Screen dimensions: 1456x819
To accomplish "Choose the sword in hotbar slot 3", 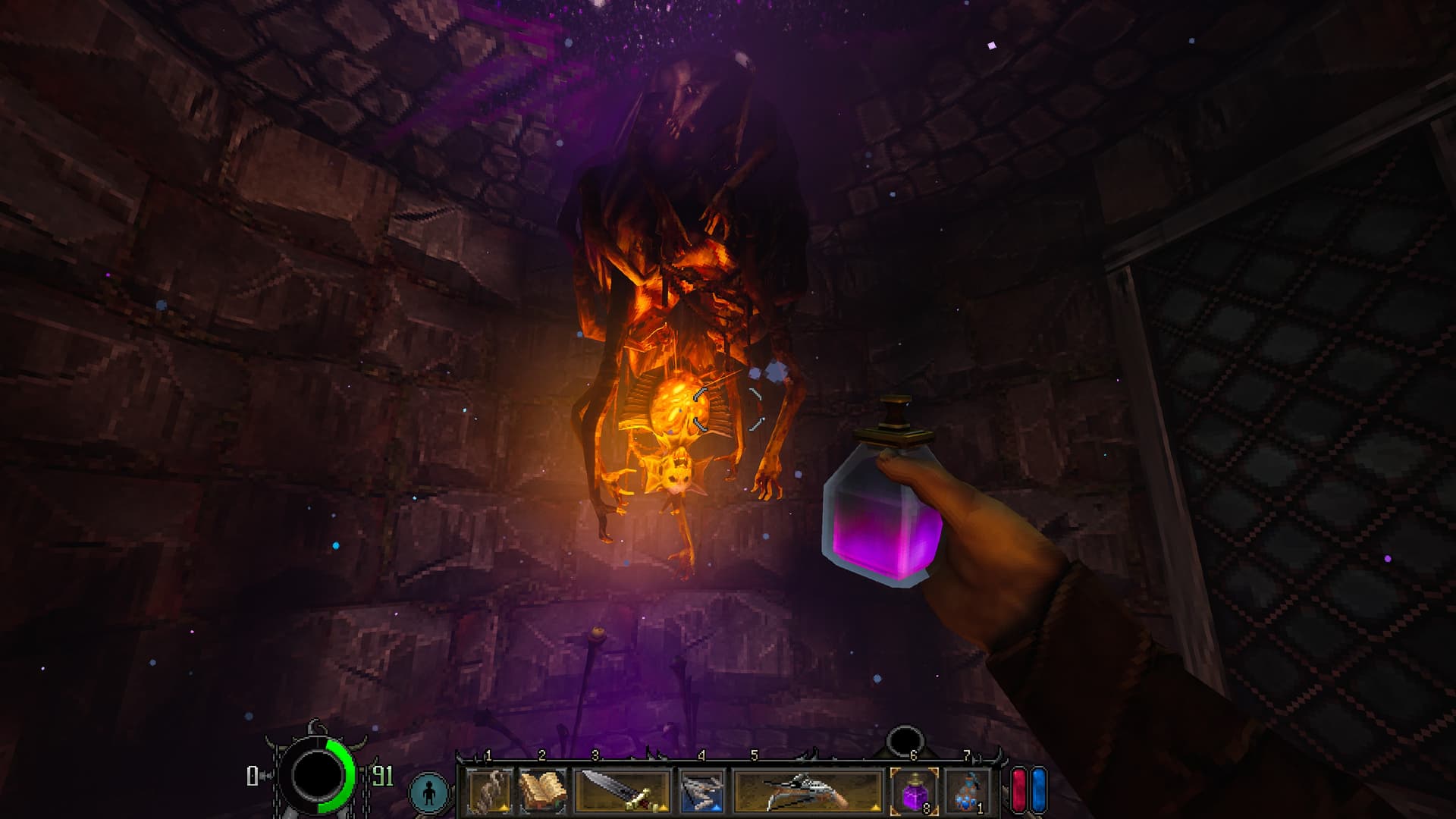I will (622, 792).
